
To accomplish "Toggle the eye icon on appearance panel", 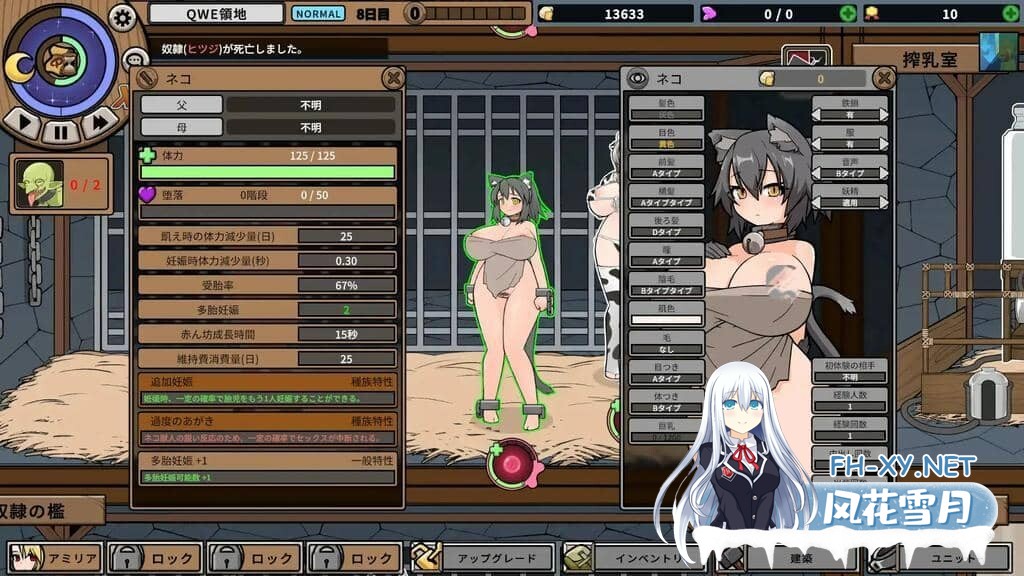I will point(637,78).
